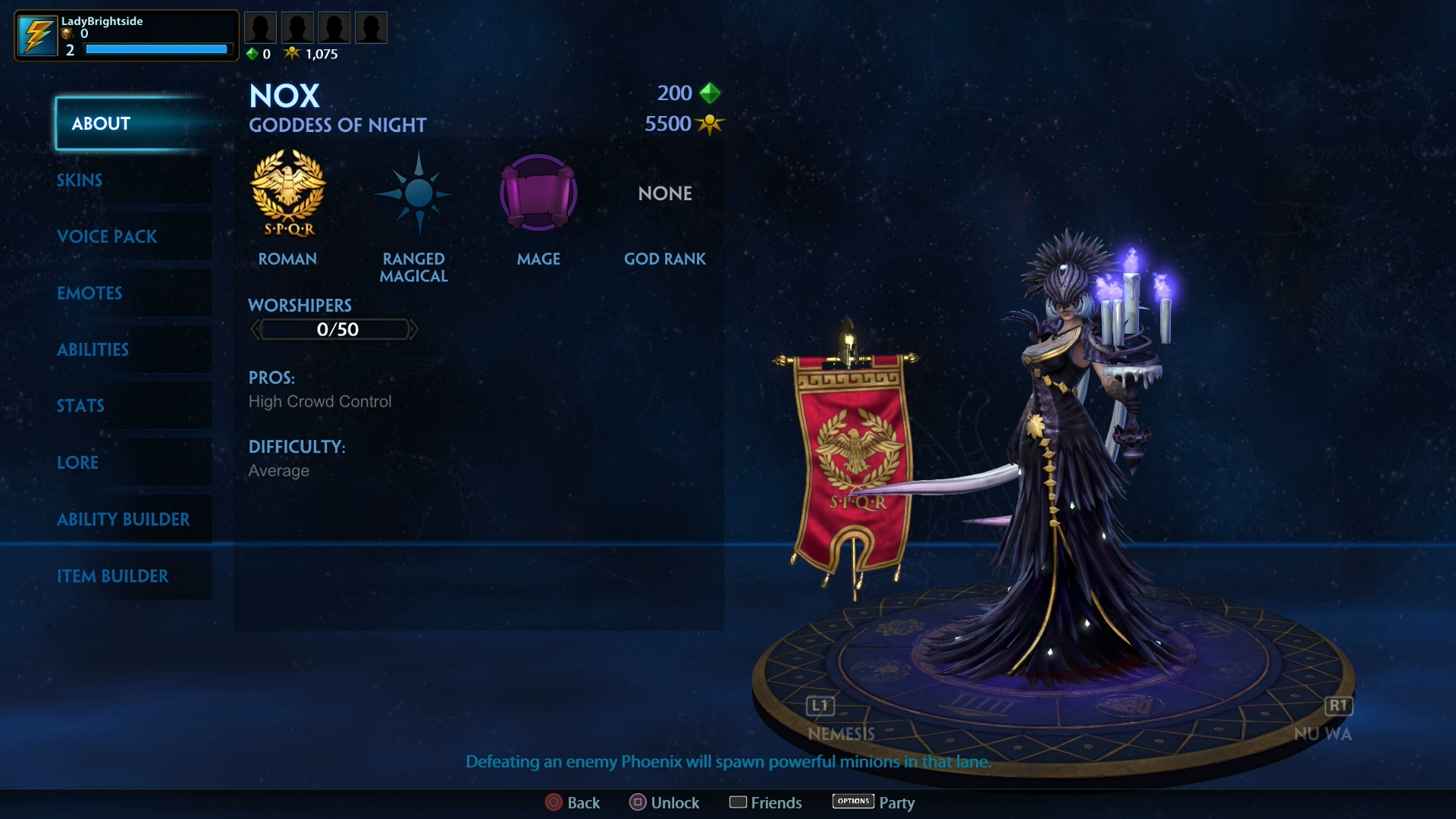The image size is (1456, 819).
Task: Select the Roman pantheon laurel icon
Action: click(288, 194)
